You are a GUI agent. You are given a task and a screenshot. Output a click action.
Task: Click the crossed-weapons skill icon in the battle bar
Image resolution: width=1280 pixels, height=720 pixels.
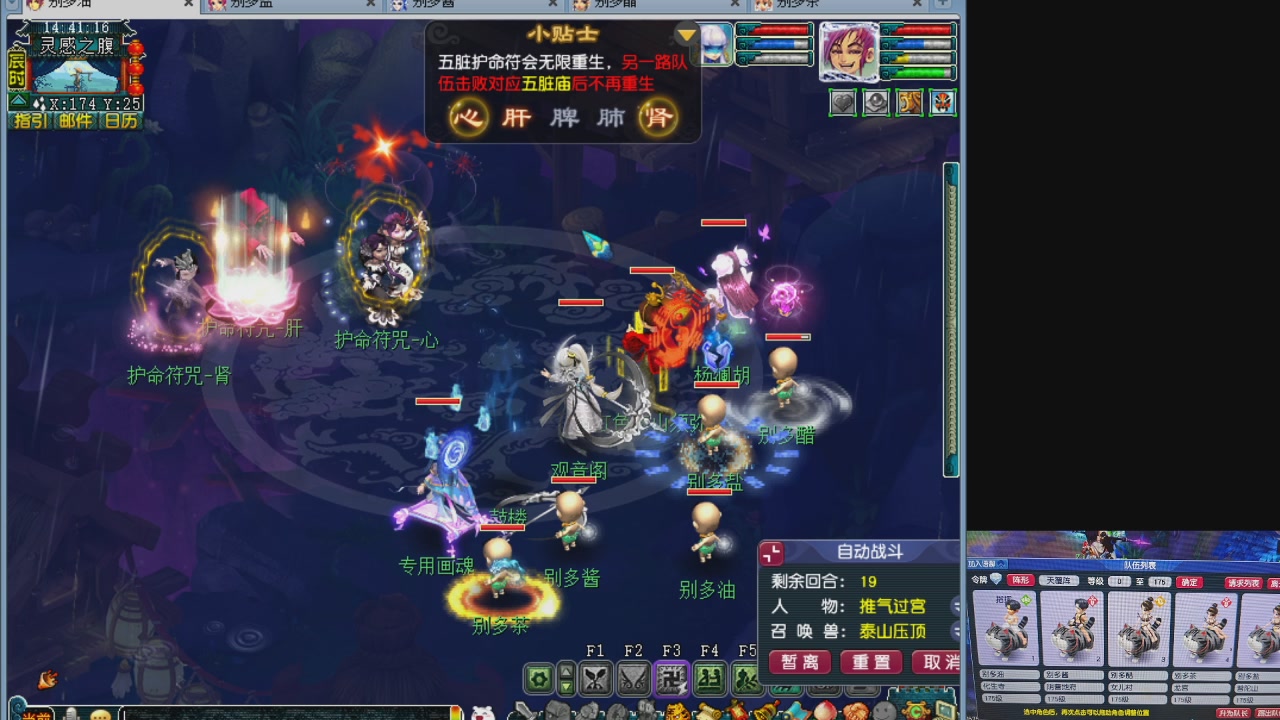(x=596, y=677)
